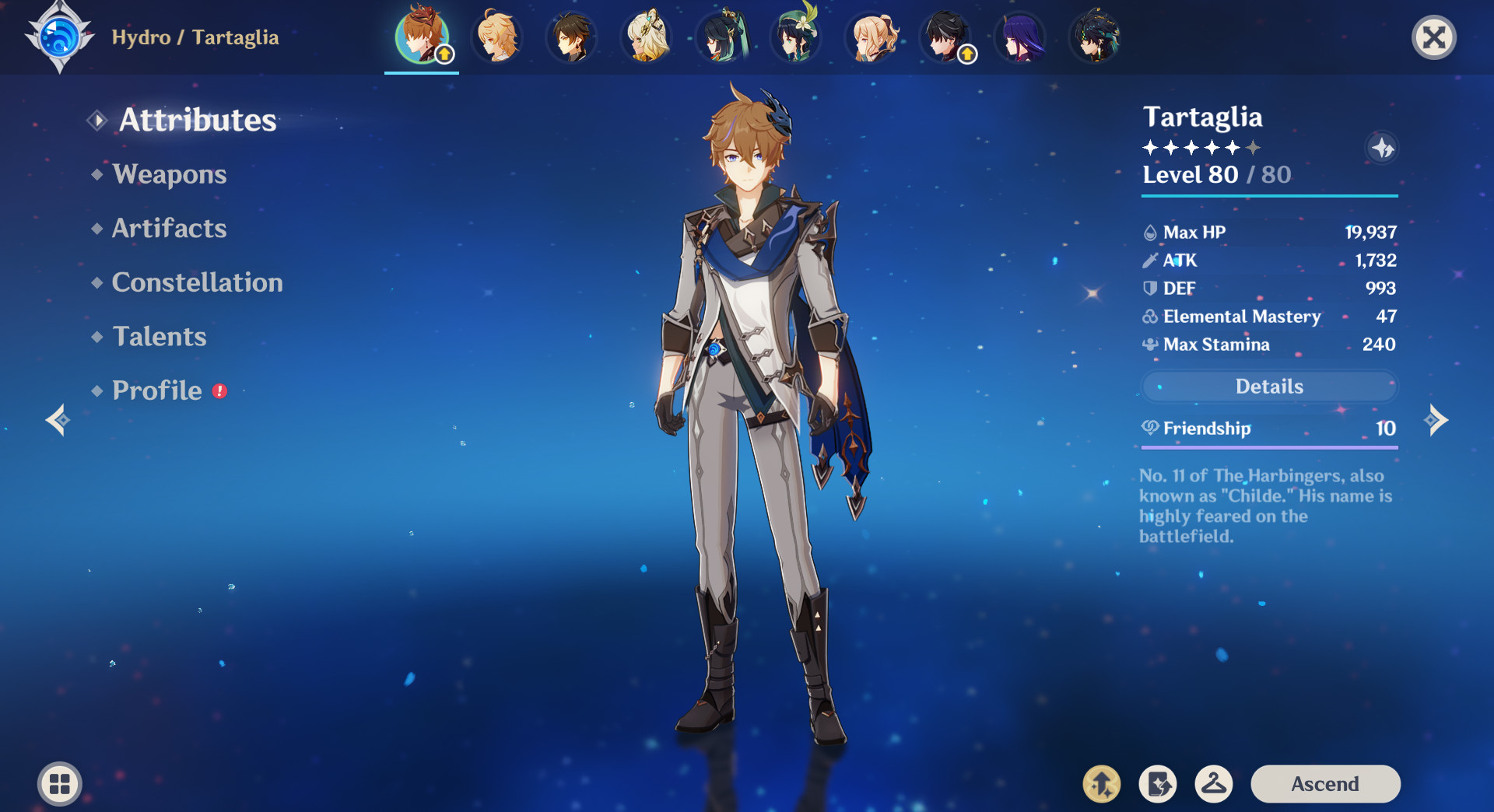Image resolution: width=1494 pixels, height=812 pixels.
Task: Open party setup via the grid icon
Action: 58,784
